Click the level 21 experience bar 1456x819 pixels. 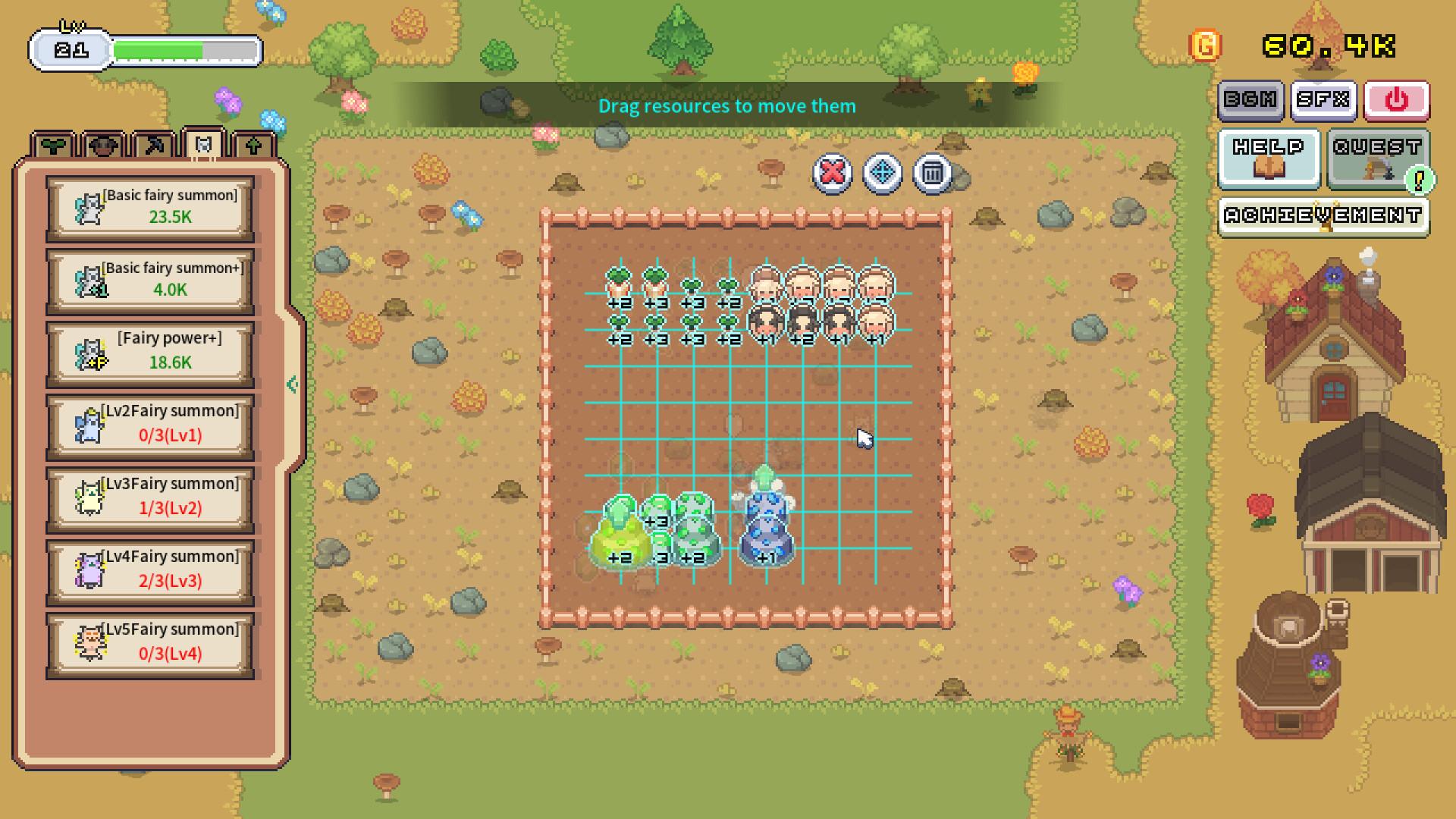pos(144,49)
